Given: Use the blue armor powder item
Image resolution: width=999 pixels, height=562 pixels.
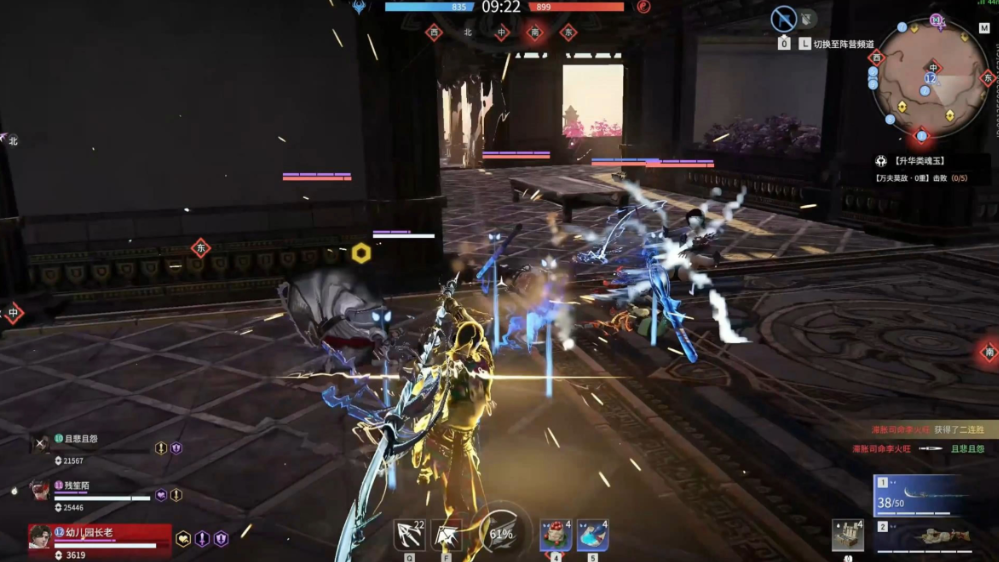Looking at the screenshot, I should pos(592,535).
